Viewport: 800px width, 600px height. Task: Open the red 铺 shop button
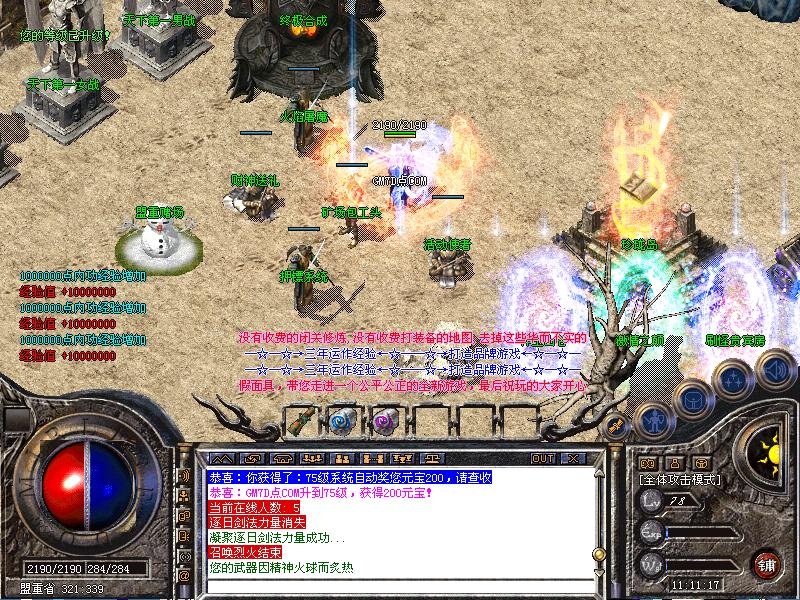pyautogui.click(x=767, y=563)
